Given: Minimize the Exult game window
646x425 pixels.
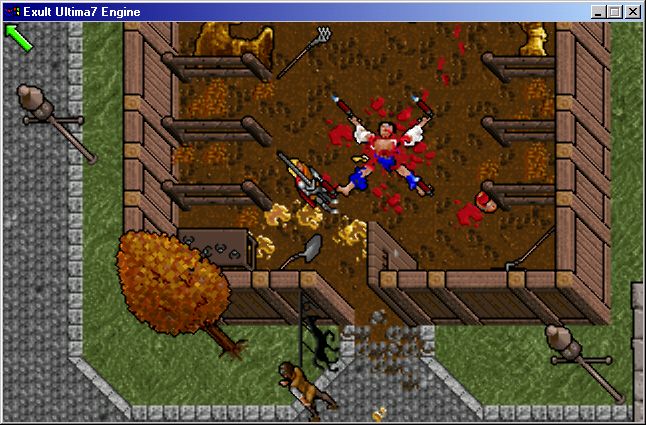Looking at the screenshot, I should click(598, 12).
